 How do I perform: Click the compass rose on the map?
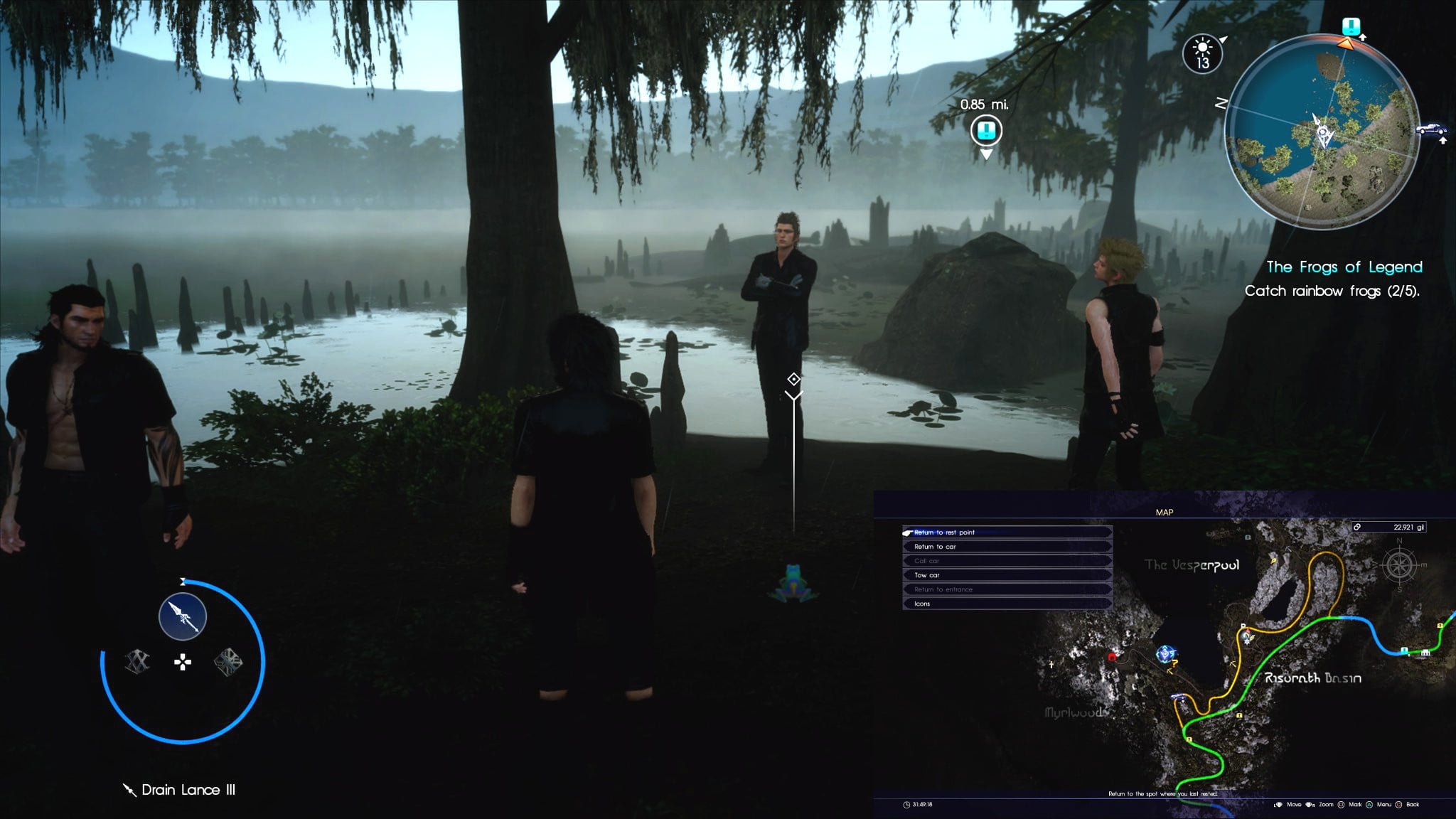[1399, 566]
